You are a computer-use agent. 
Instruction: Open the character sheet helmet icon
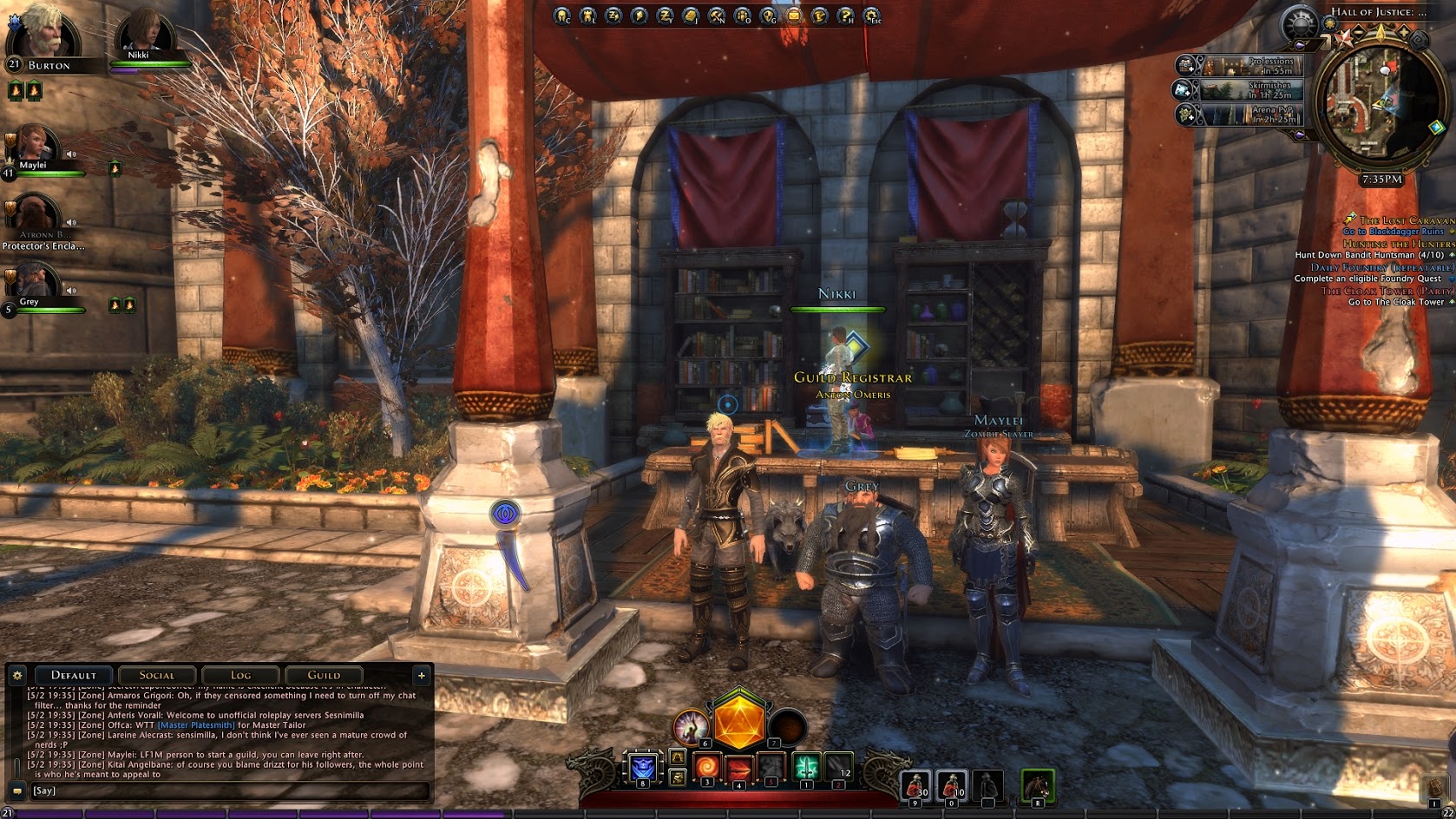(x=562, y=16)
